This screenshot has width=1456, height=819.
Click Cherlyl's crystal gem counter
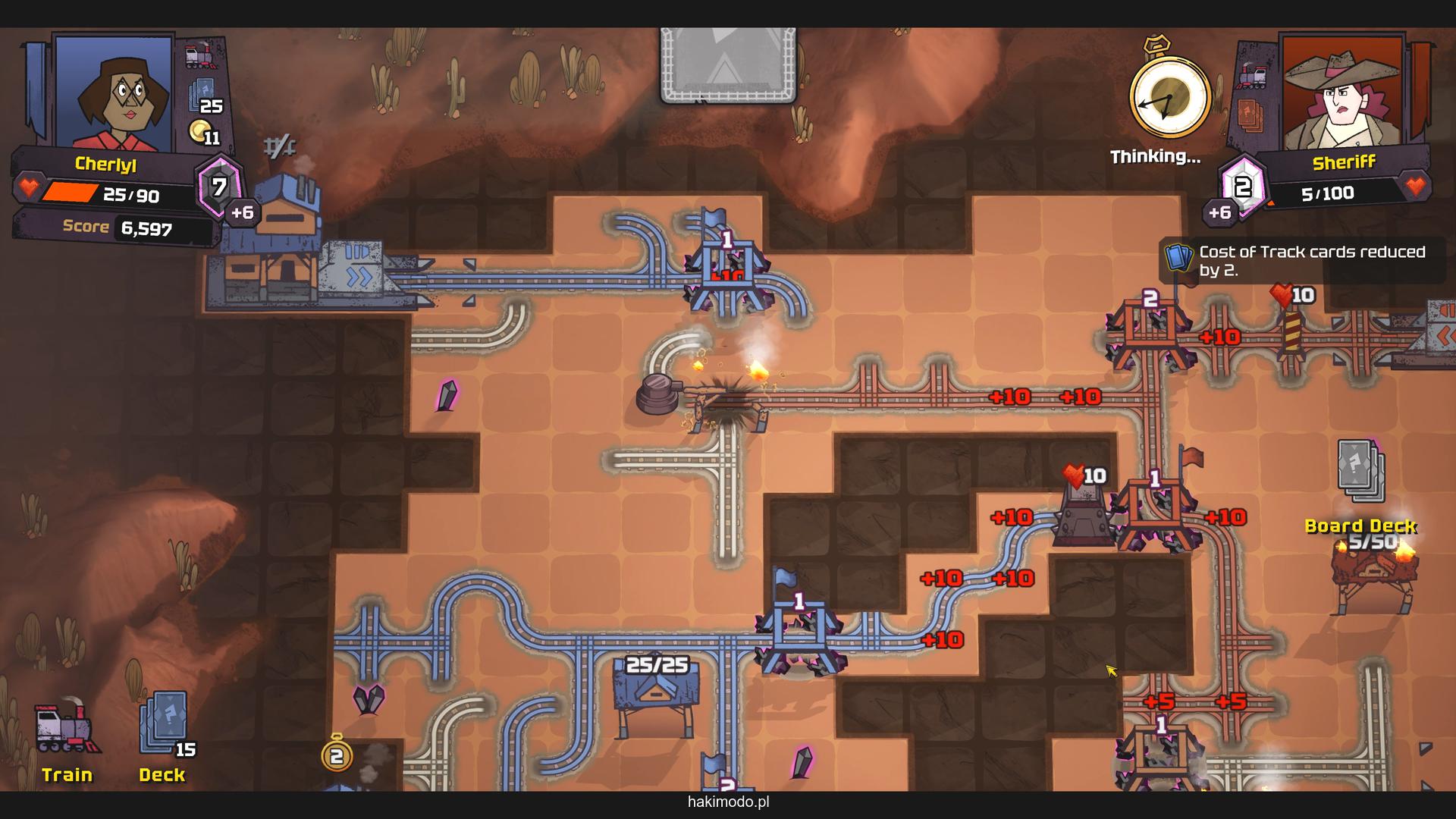[219, 187]
